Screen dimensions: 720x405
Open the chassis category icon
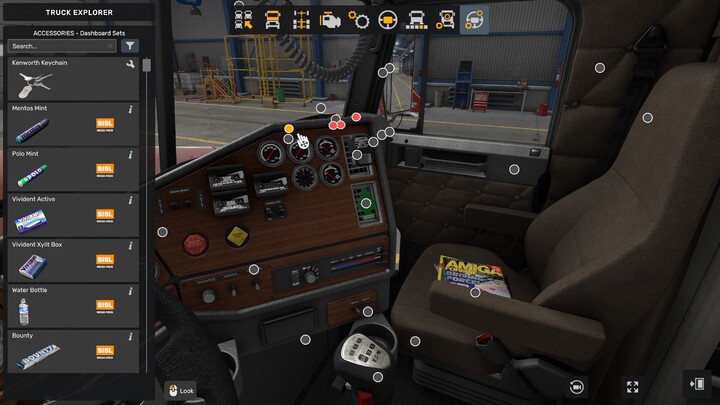pyautogui.click(x=301, y=20)
